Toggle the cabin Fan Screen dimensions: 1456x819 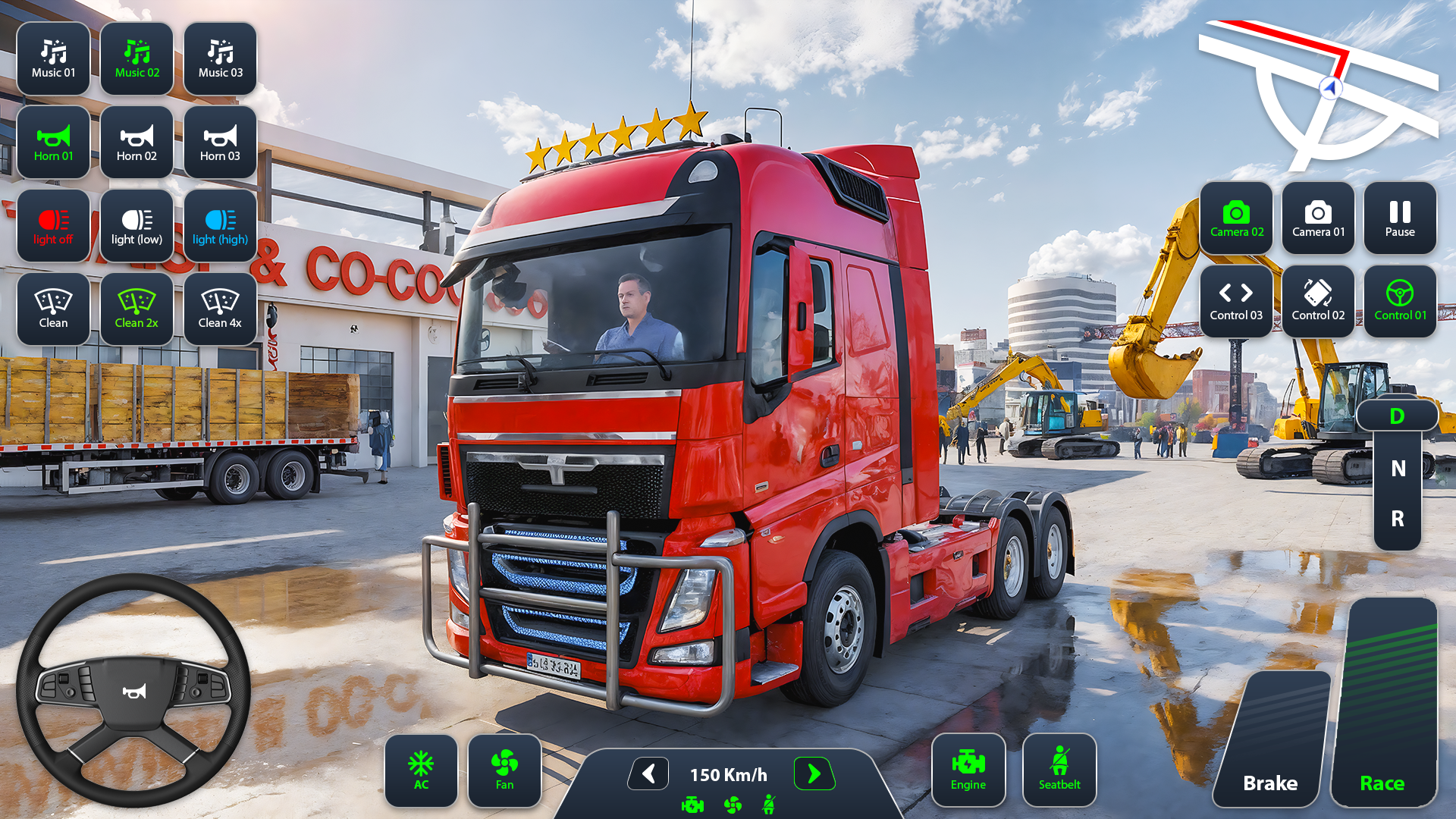tap(504, 770)
